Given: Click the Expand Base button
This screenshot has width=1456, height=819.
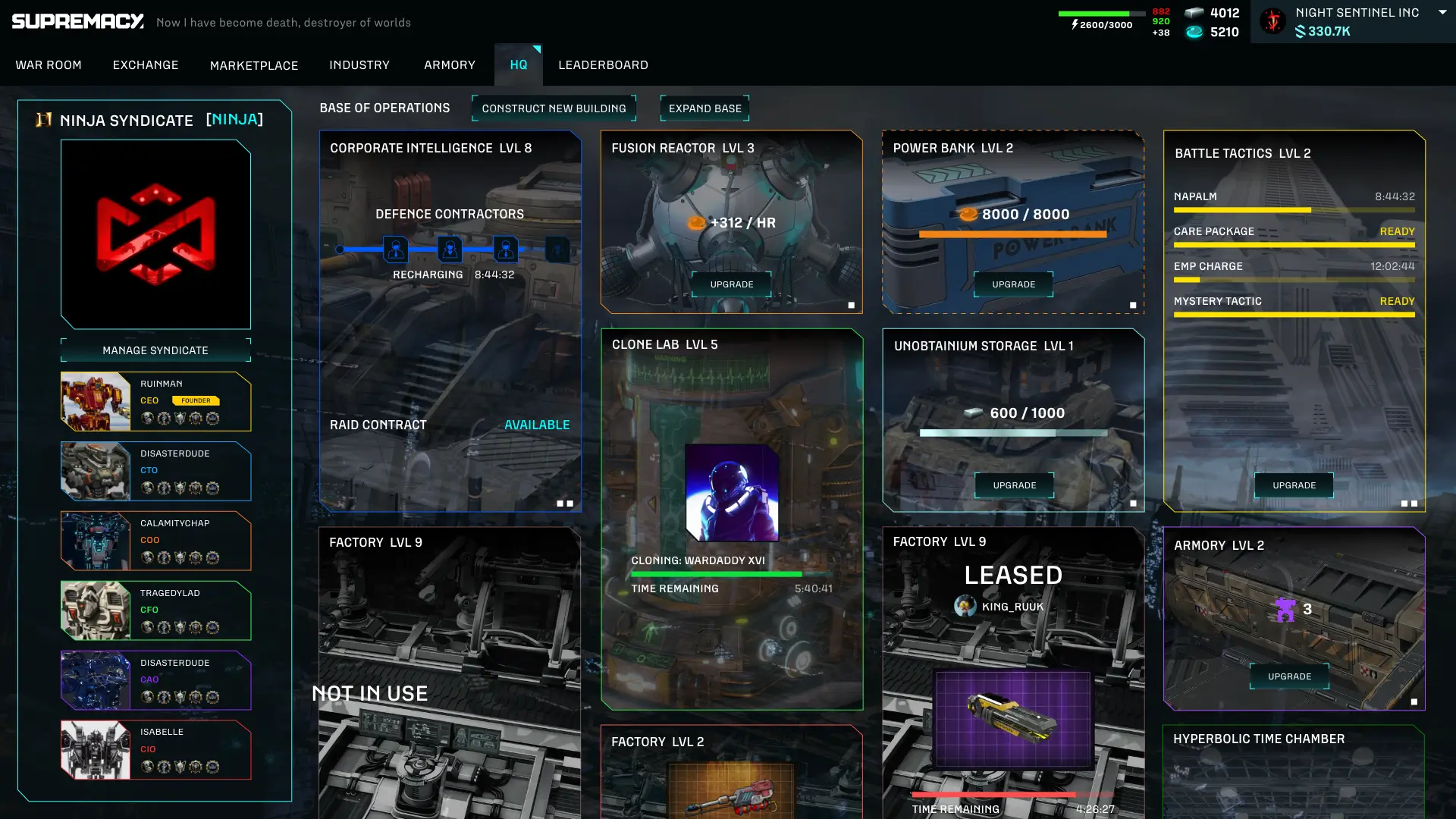Looking at the screenshot, I should [705, 108].
